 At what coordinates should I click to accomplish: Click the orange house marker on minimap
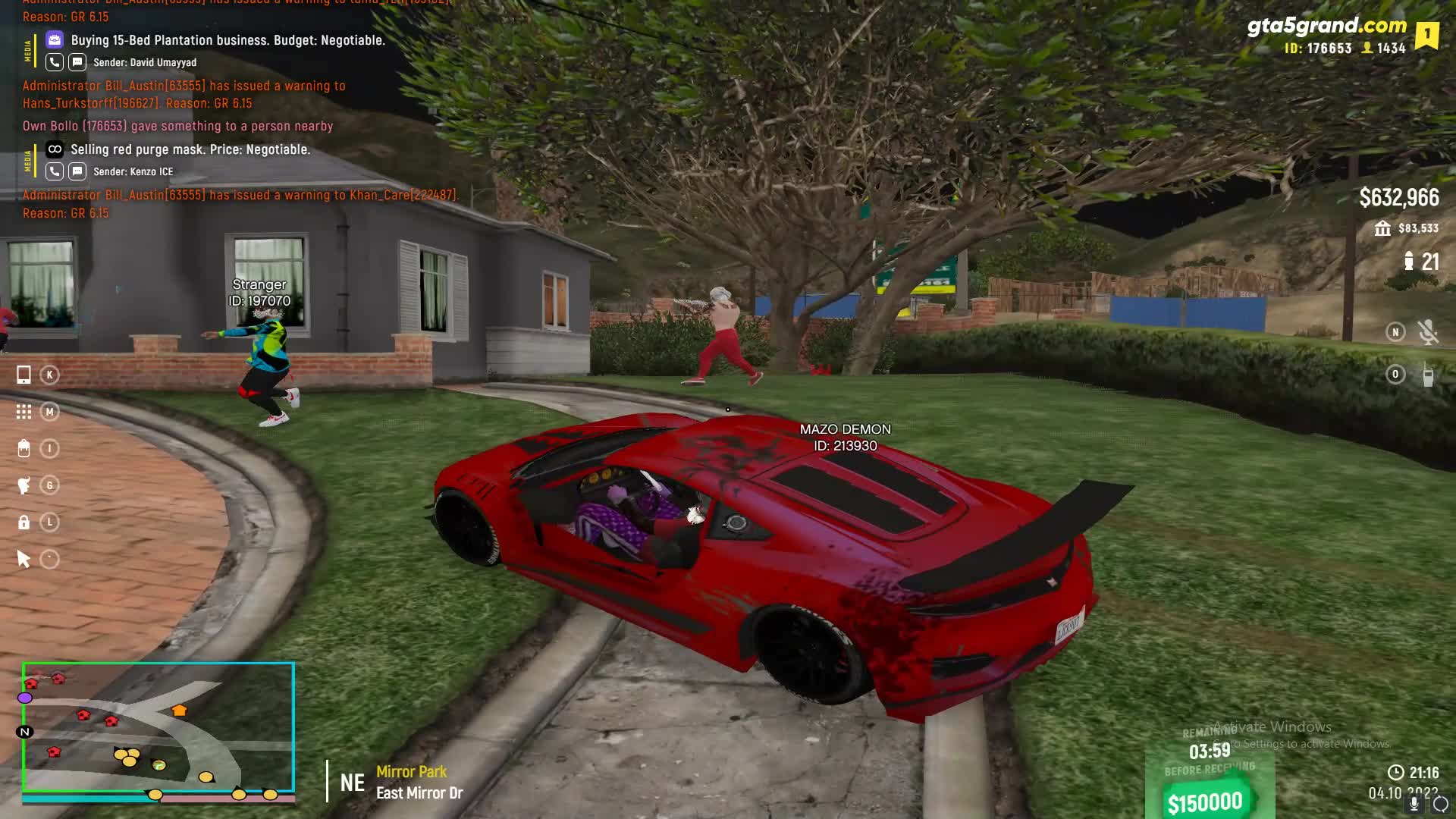click(179, 711)
